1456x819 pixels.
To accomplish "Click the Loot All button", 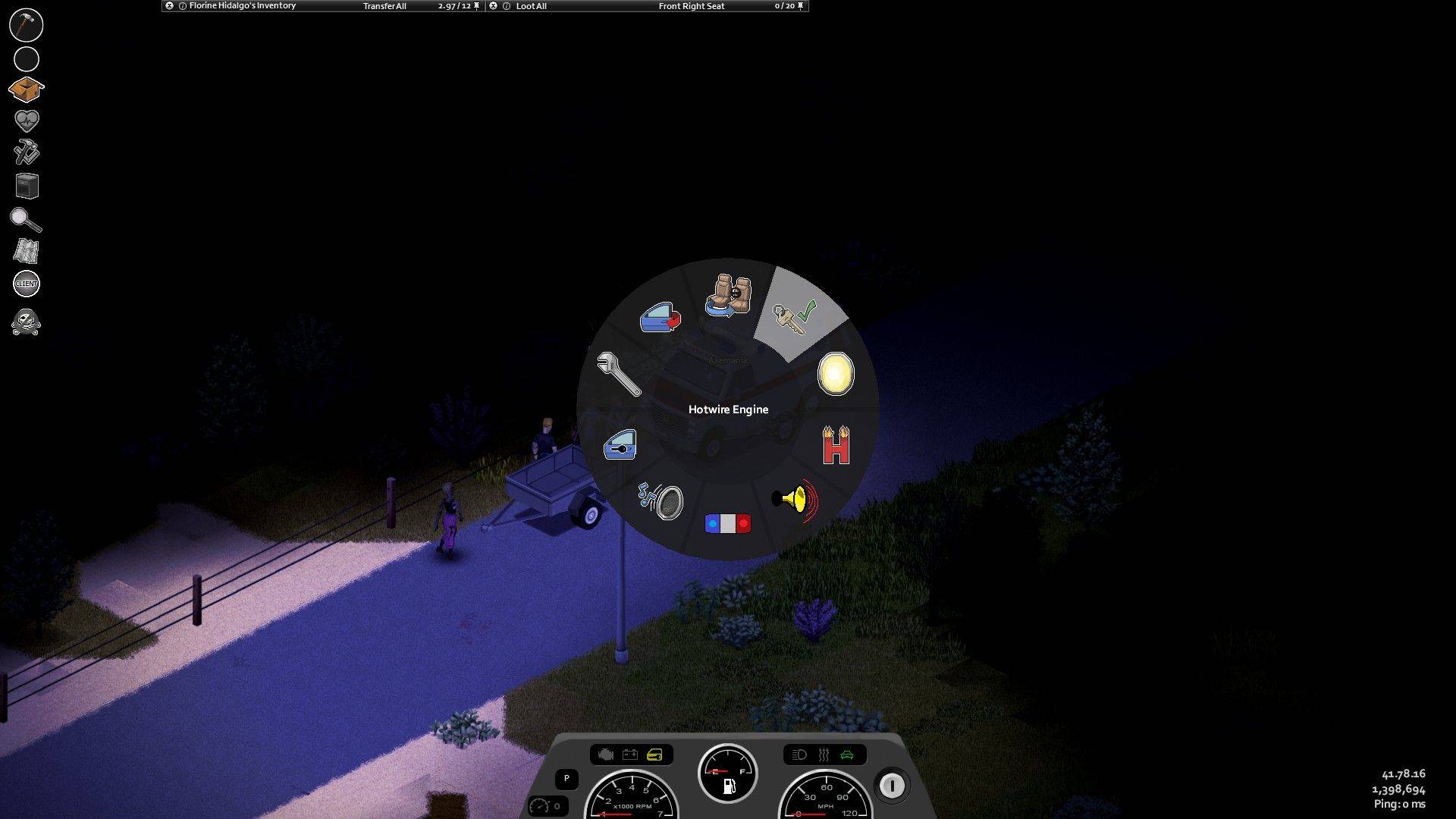I will tap(531, 6).
